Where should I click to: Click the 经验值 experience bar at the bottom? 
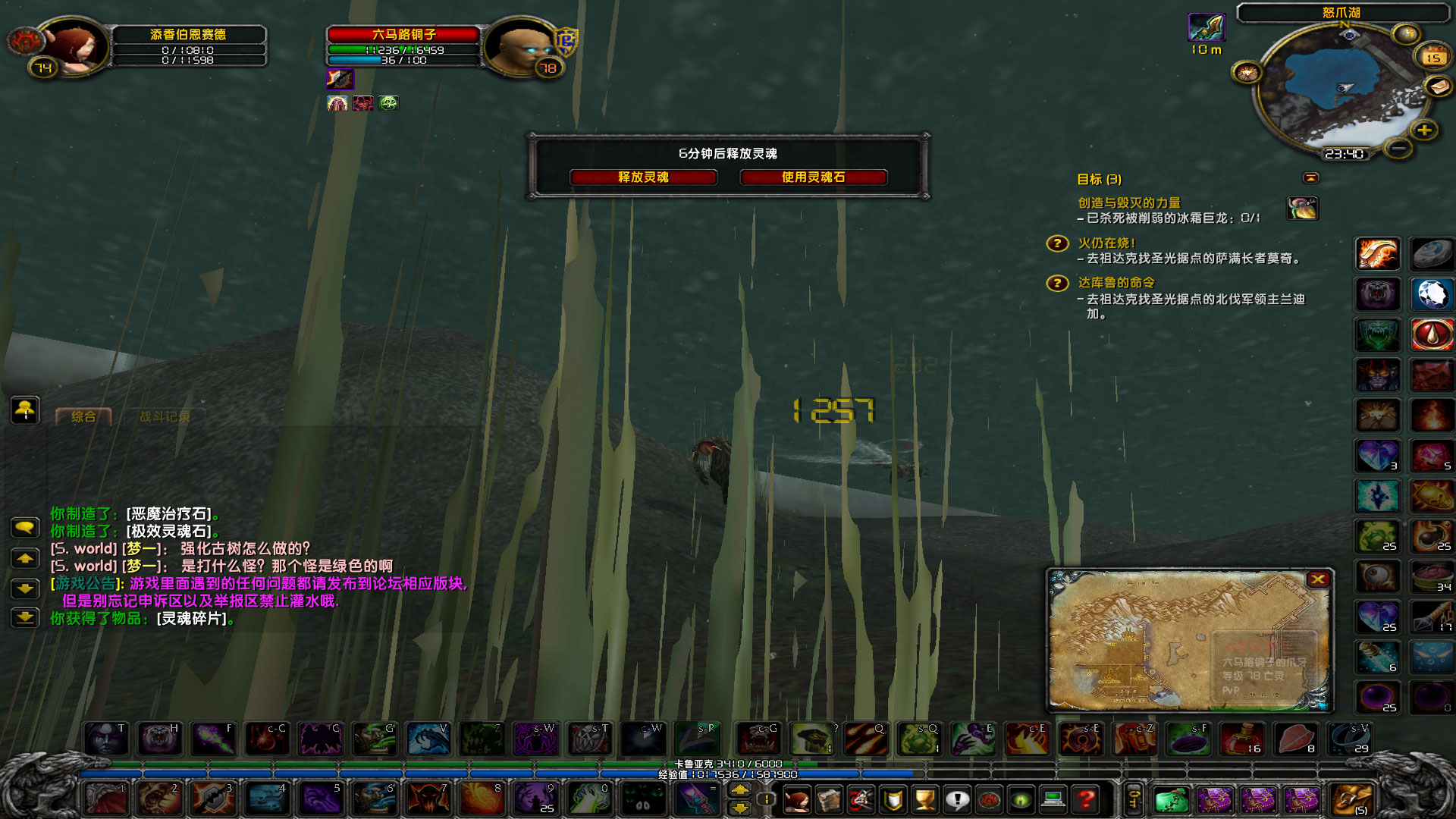[728, 775]
